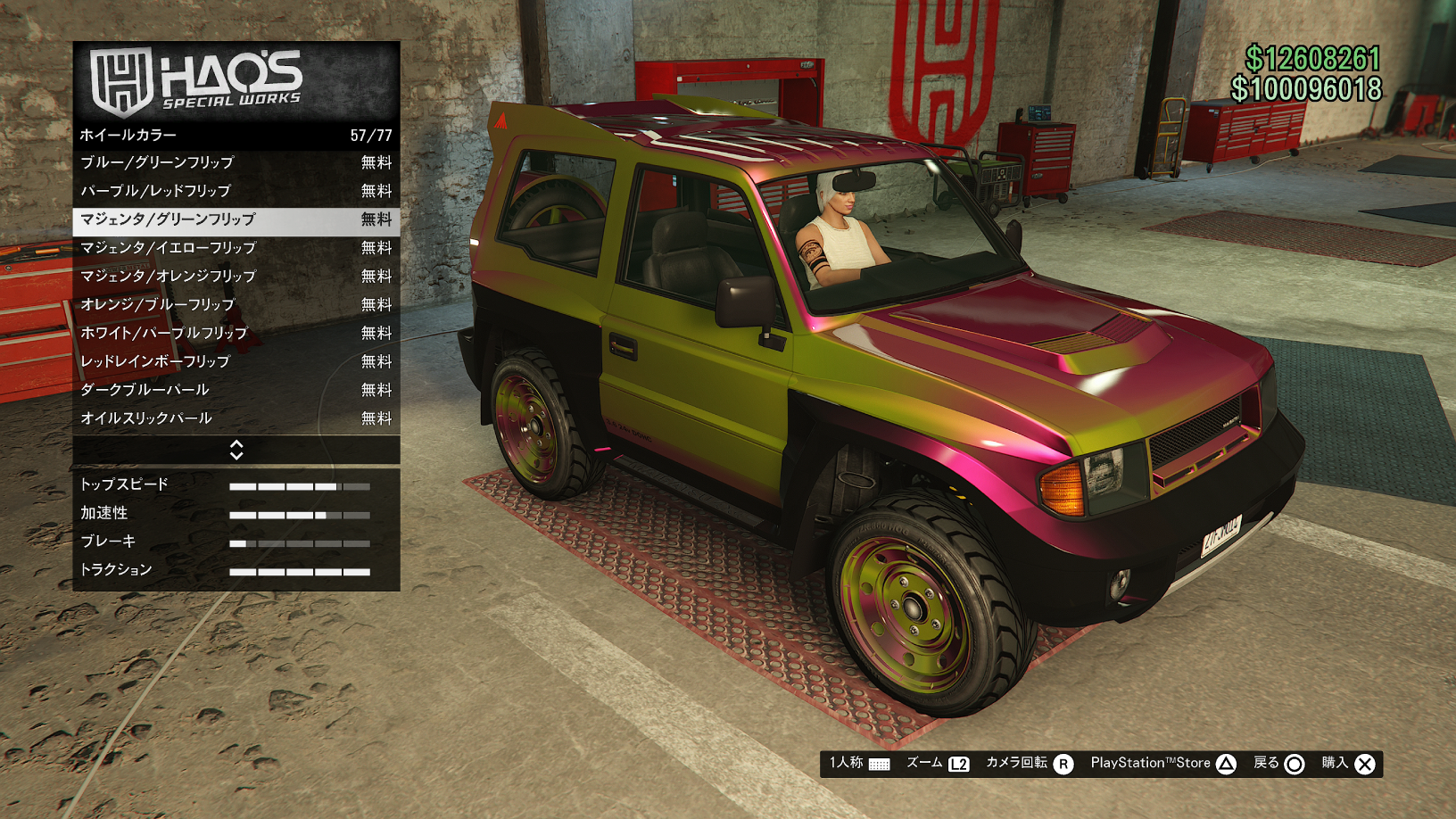Choose オレンジ/ブルーフリップ color option

(x=236, y=305)
